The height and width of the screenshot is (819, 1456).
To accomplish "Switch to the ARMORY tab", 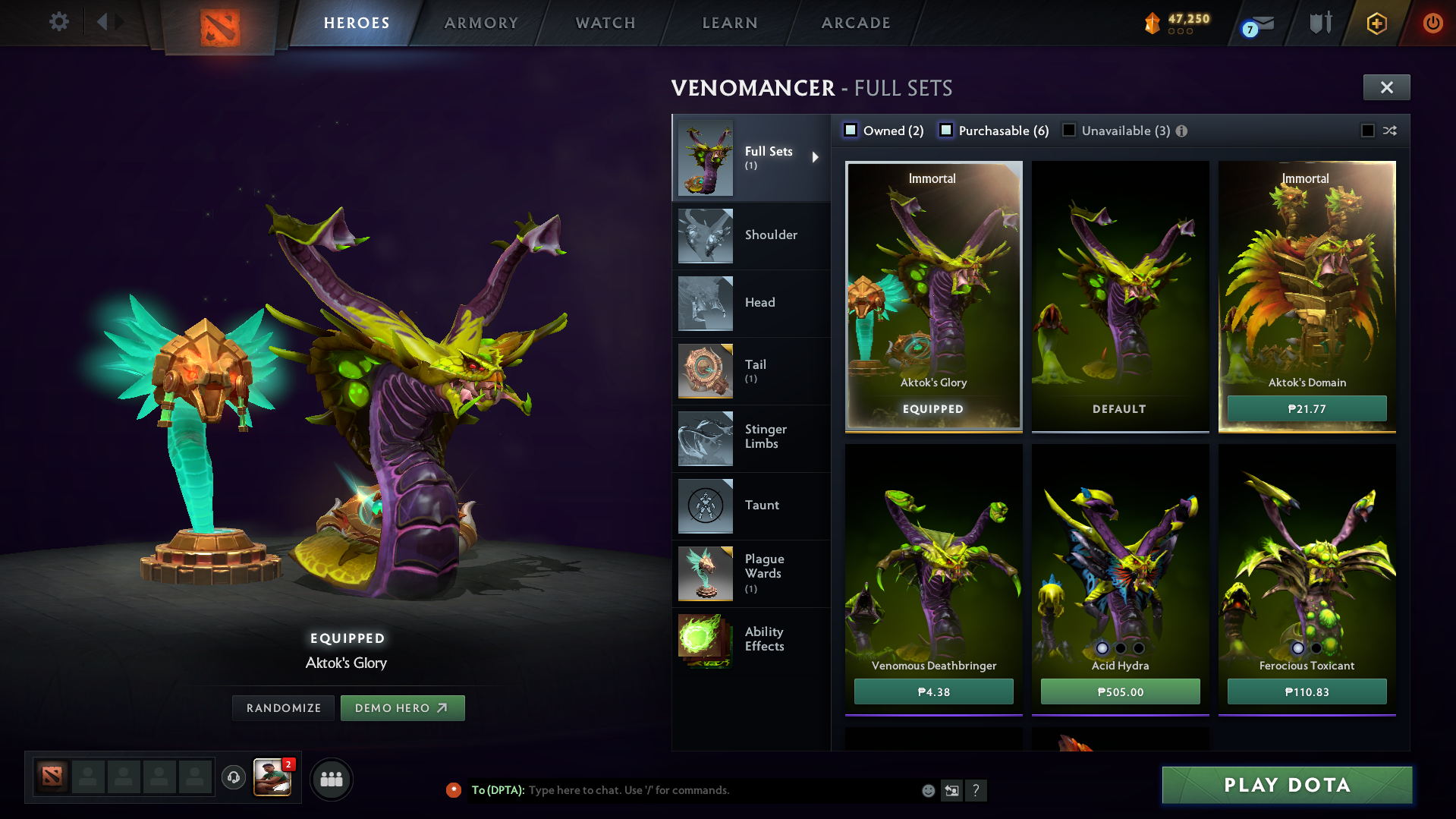I will pos(481,23).
